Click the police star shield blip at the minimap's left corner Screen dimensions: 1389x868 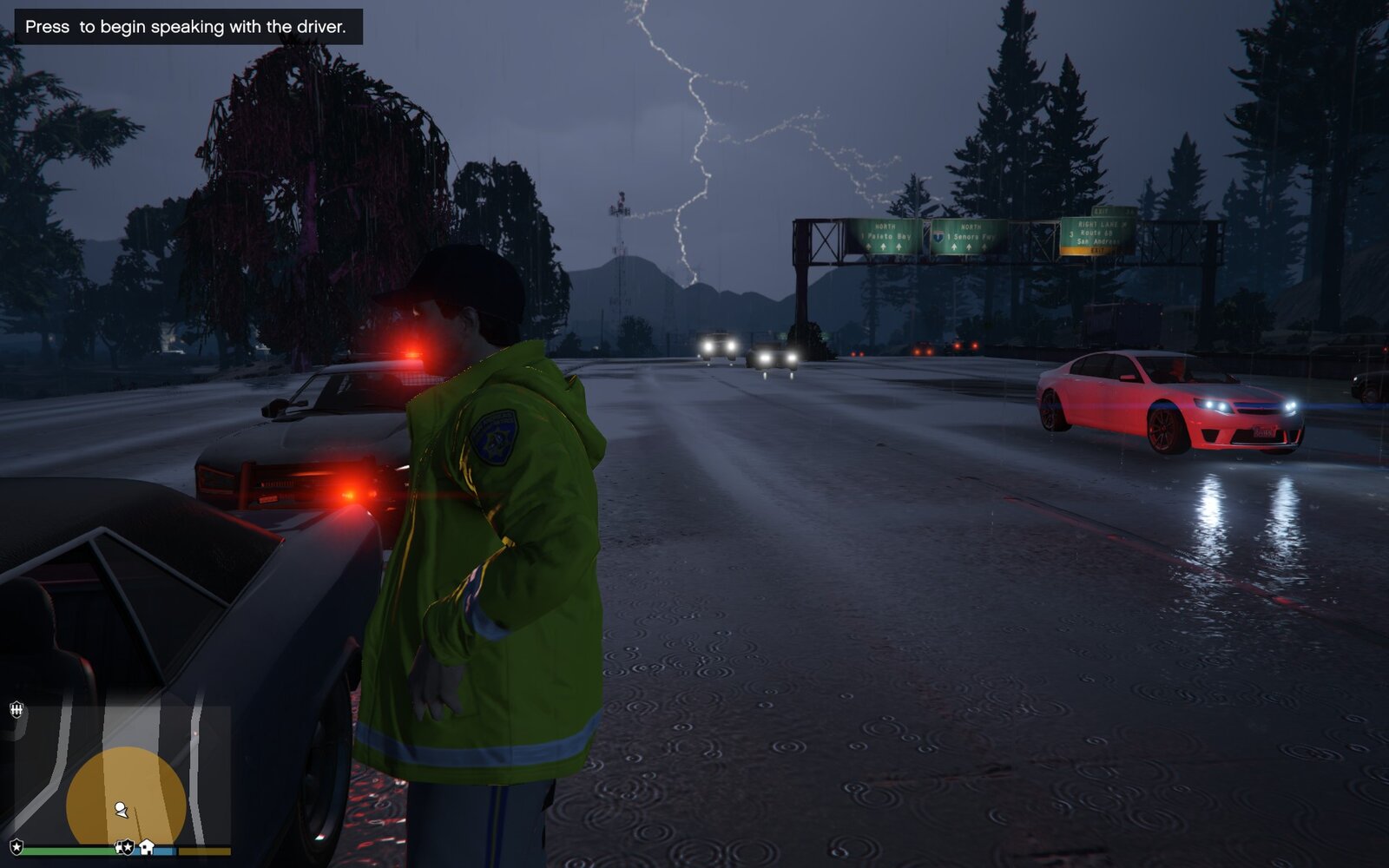pos(16,846)
